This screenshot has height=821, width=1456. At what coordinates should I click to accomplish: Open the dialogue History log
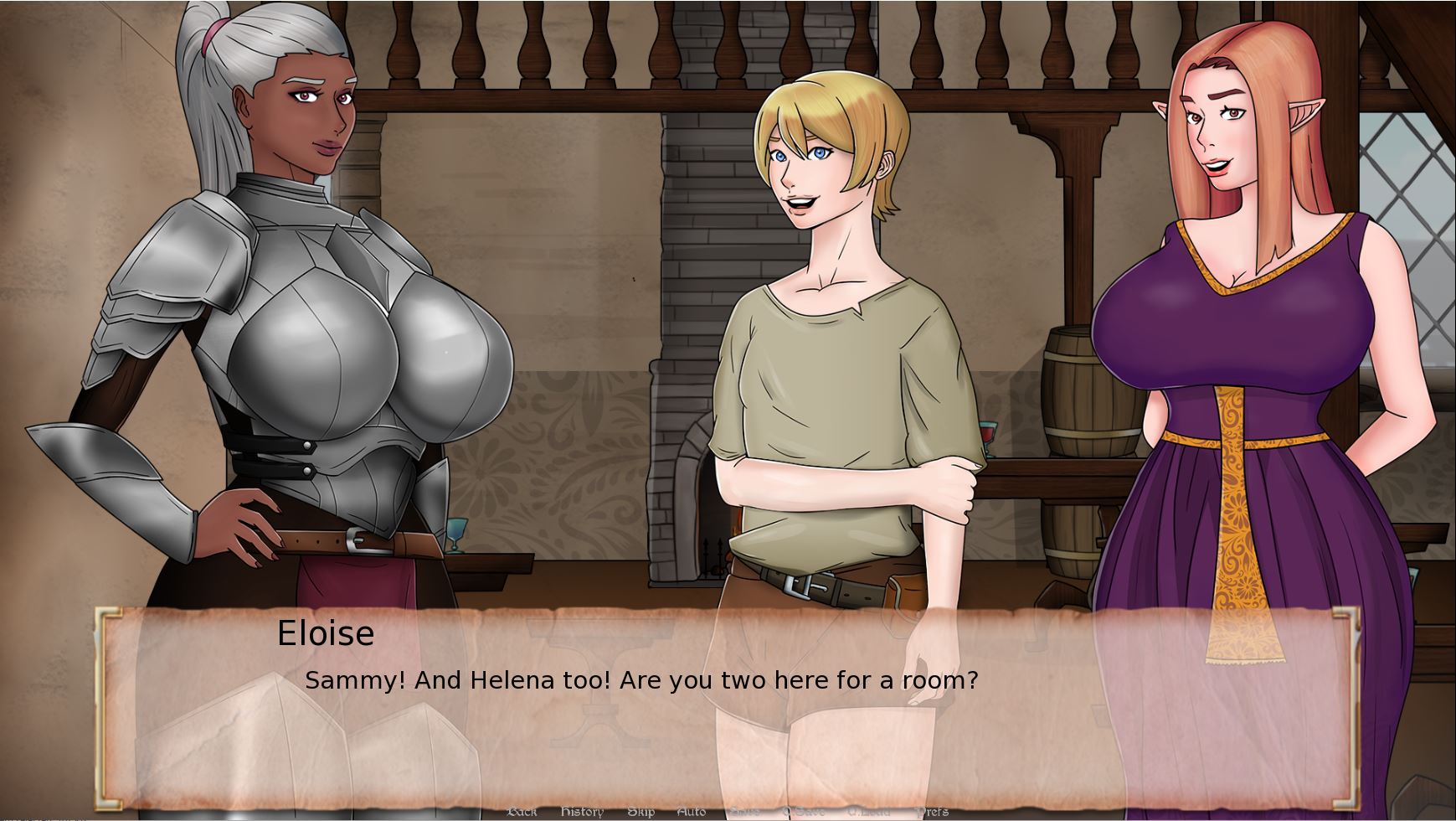(581, 811)
